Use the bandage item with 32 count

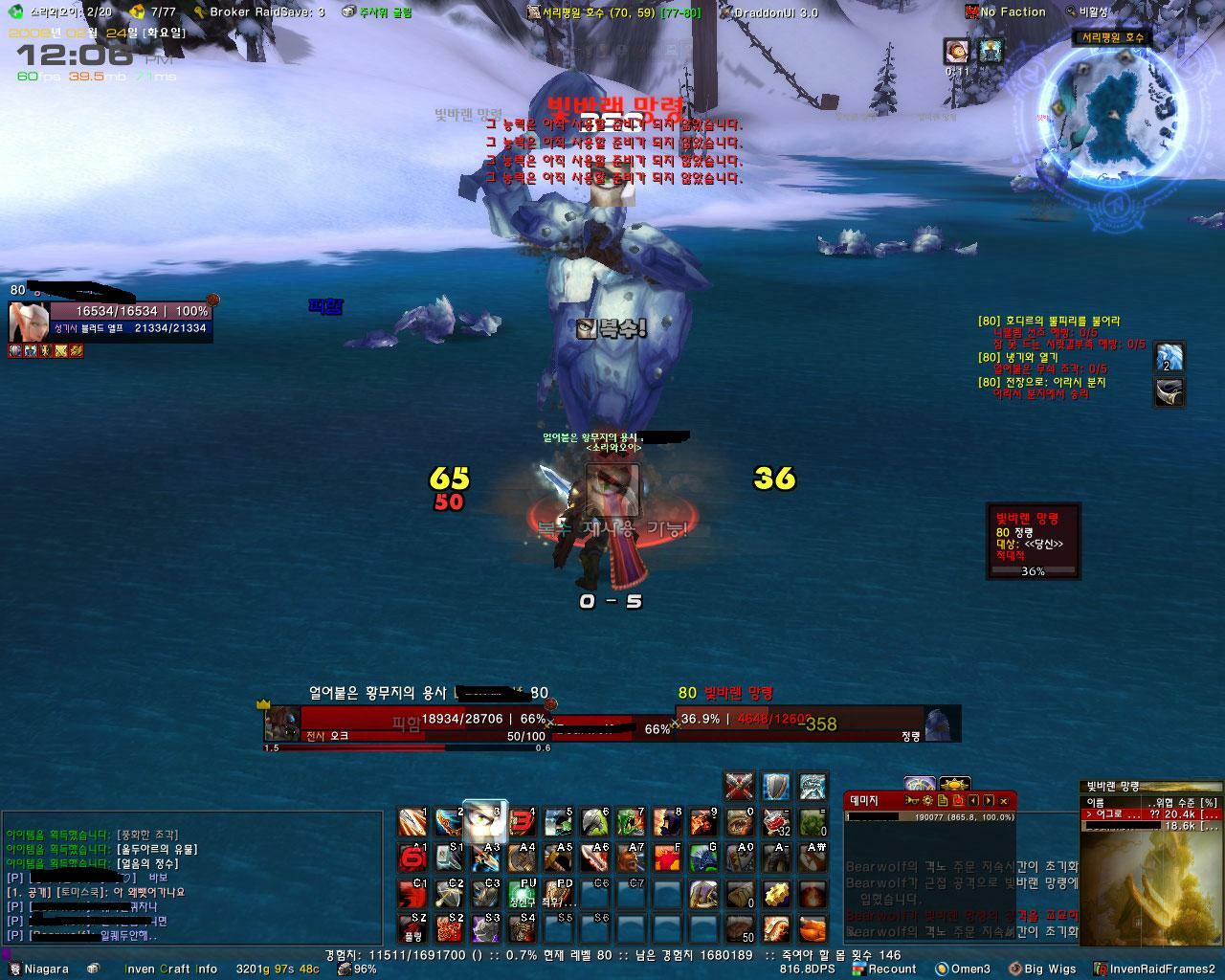point(776,822)
